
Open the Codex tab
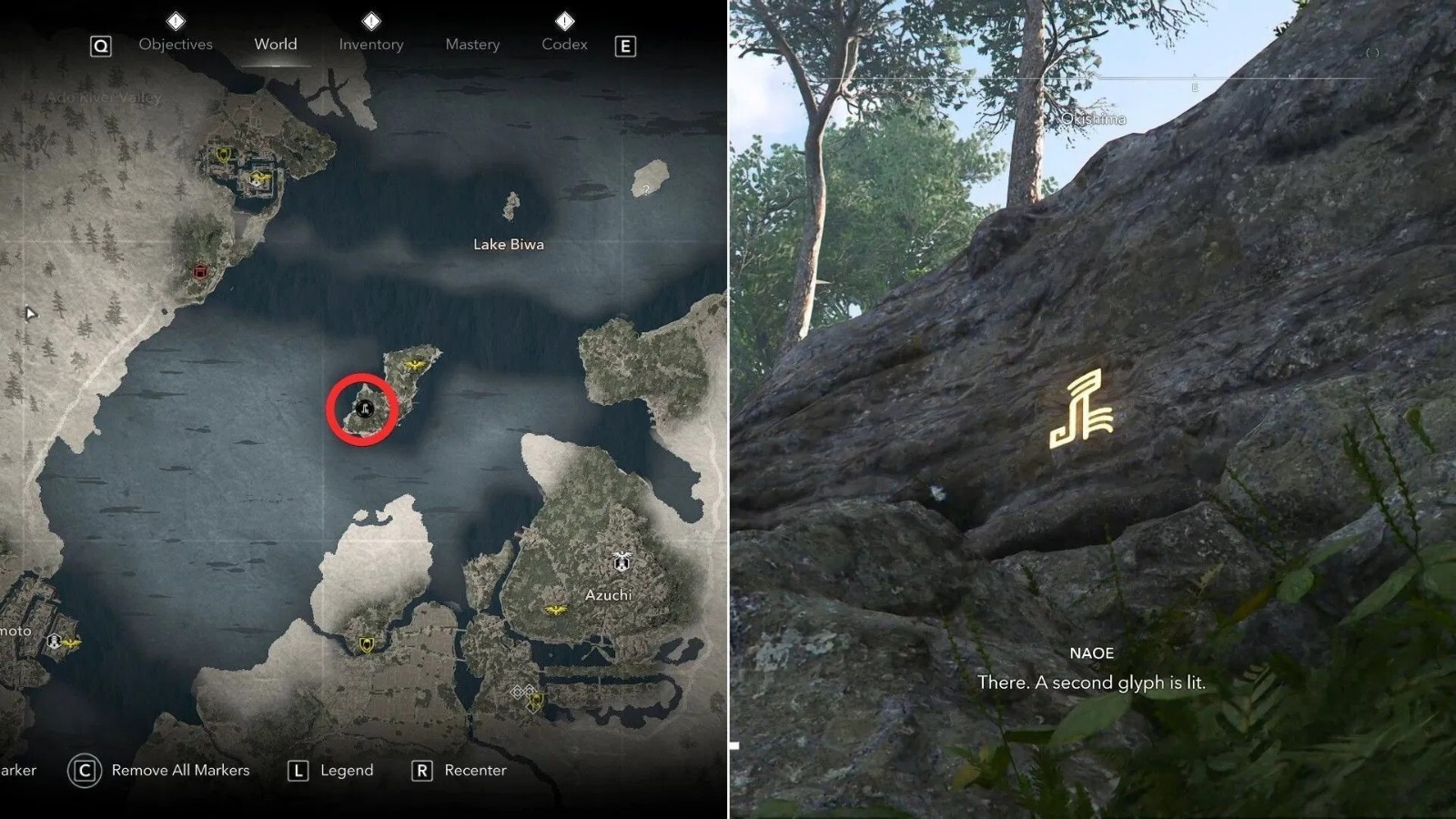(x=564, y=44)
